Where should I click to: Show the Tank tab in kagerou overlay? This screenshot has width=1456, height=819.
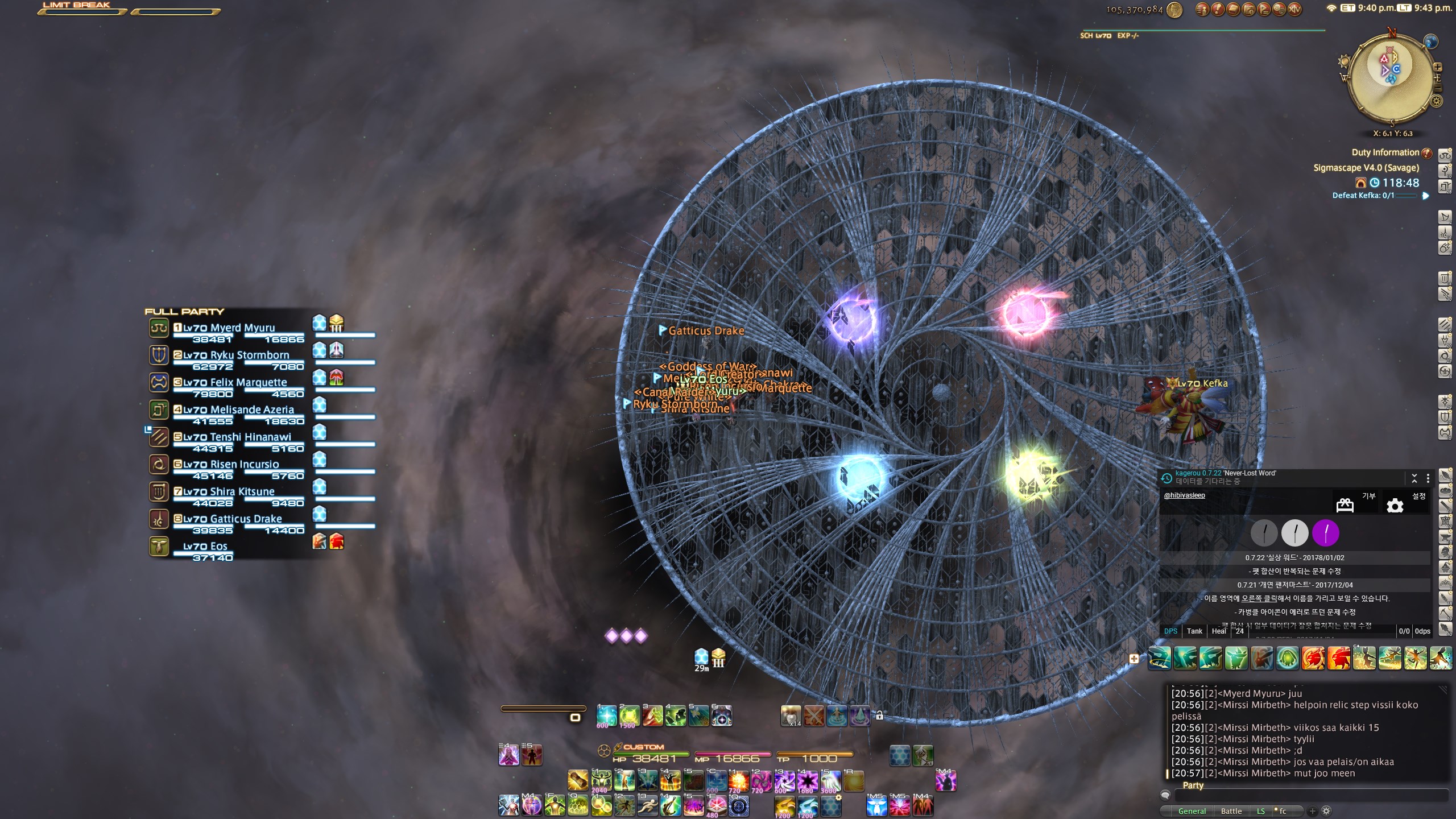(x=1194, y=631)
